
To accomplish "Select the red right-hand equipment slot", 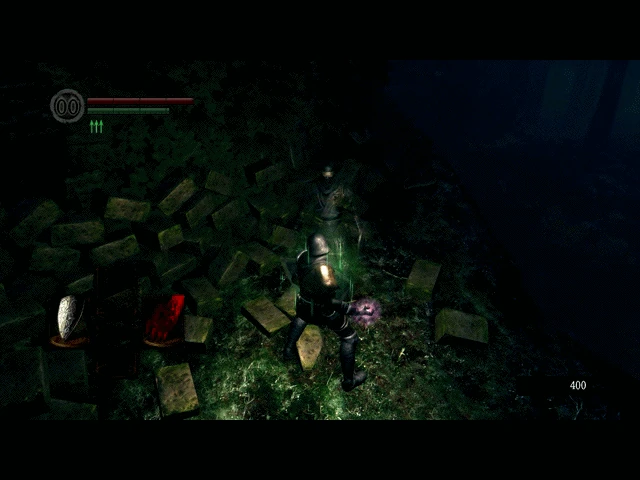I will (166, 318).
